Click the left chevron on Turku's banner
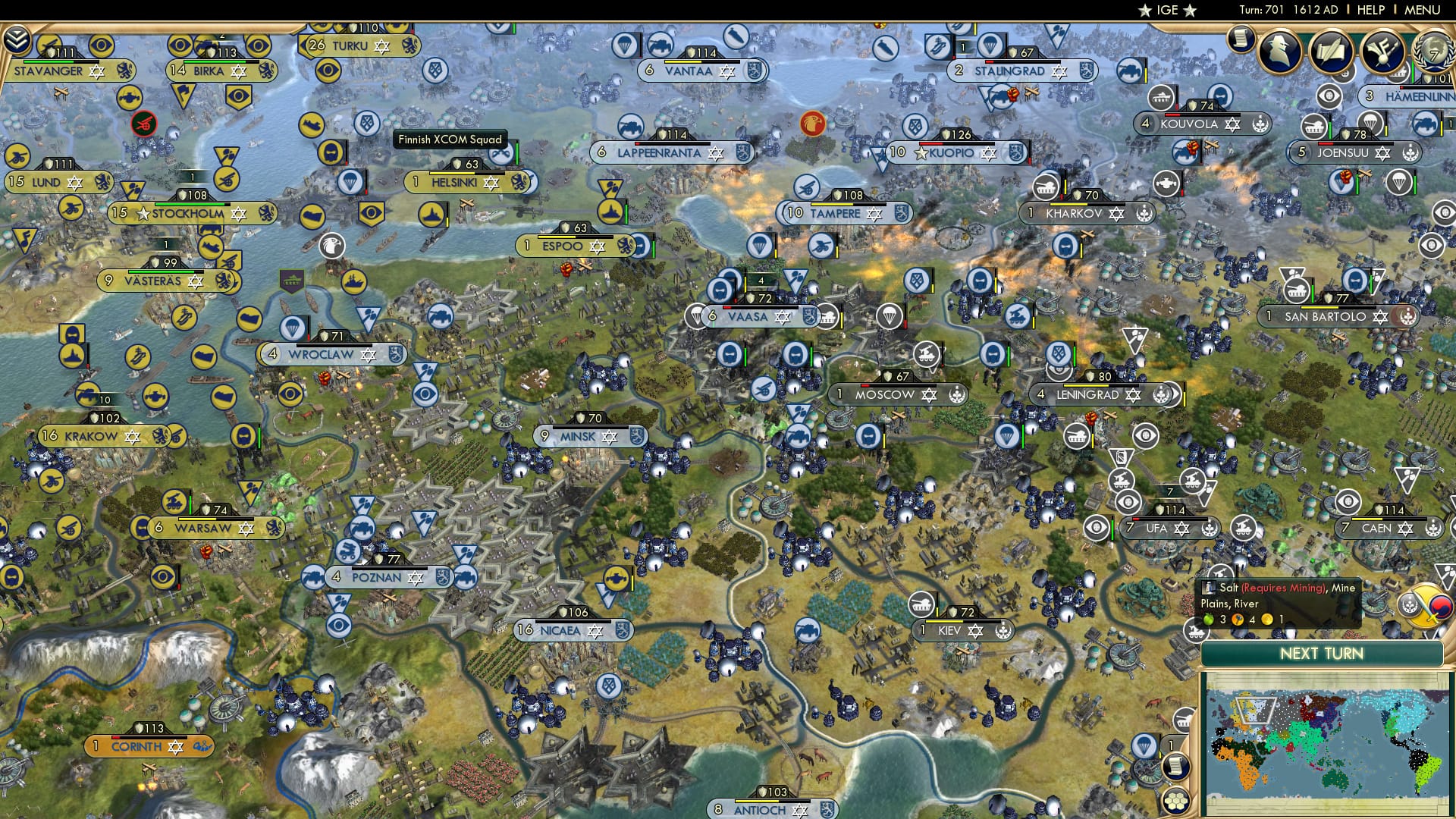Viewport: 1456px width, 819px height. [x=304, y=45]
